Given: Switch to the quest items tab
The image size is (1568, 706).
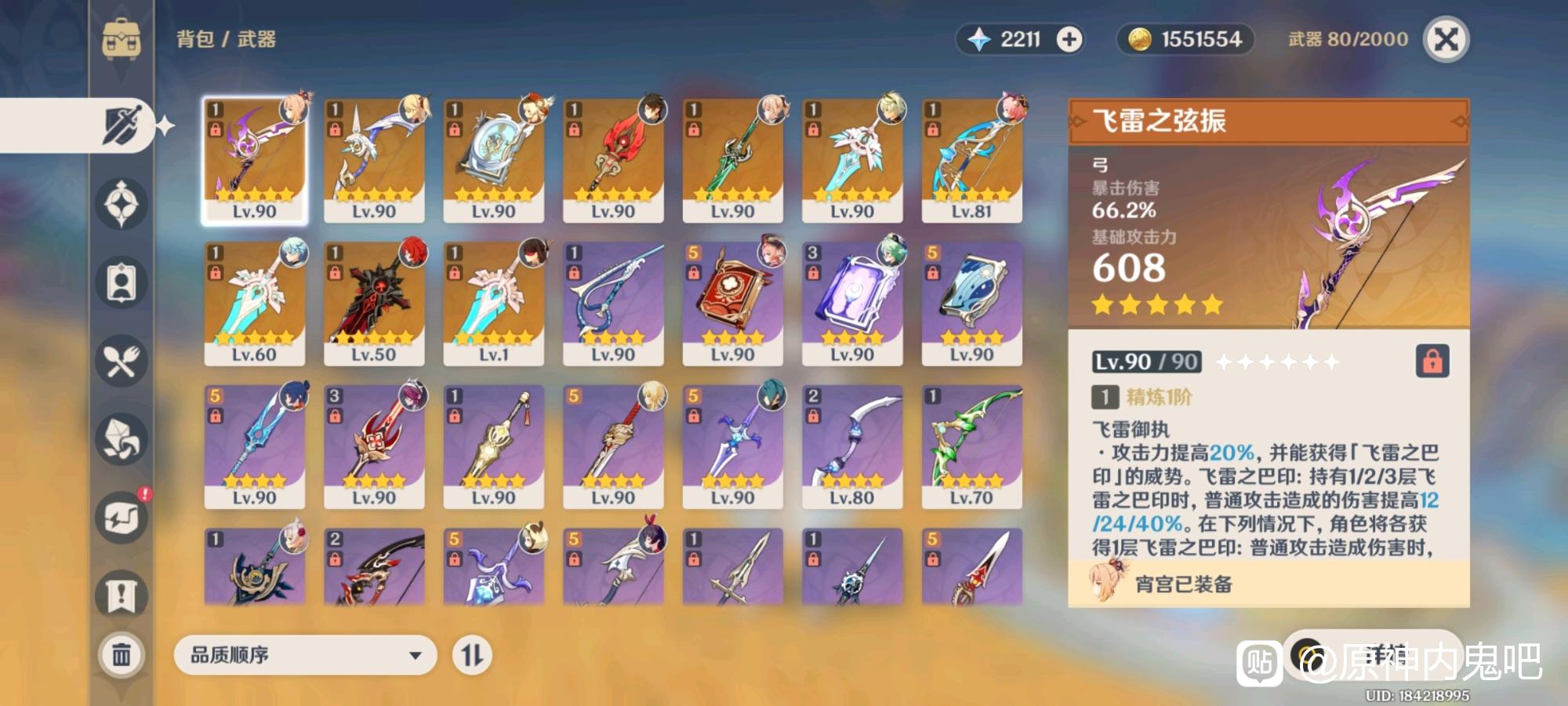Looking at the screenshot, I should (122, 596).
